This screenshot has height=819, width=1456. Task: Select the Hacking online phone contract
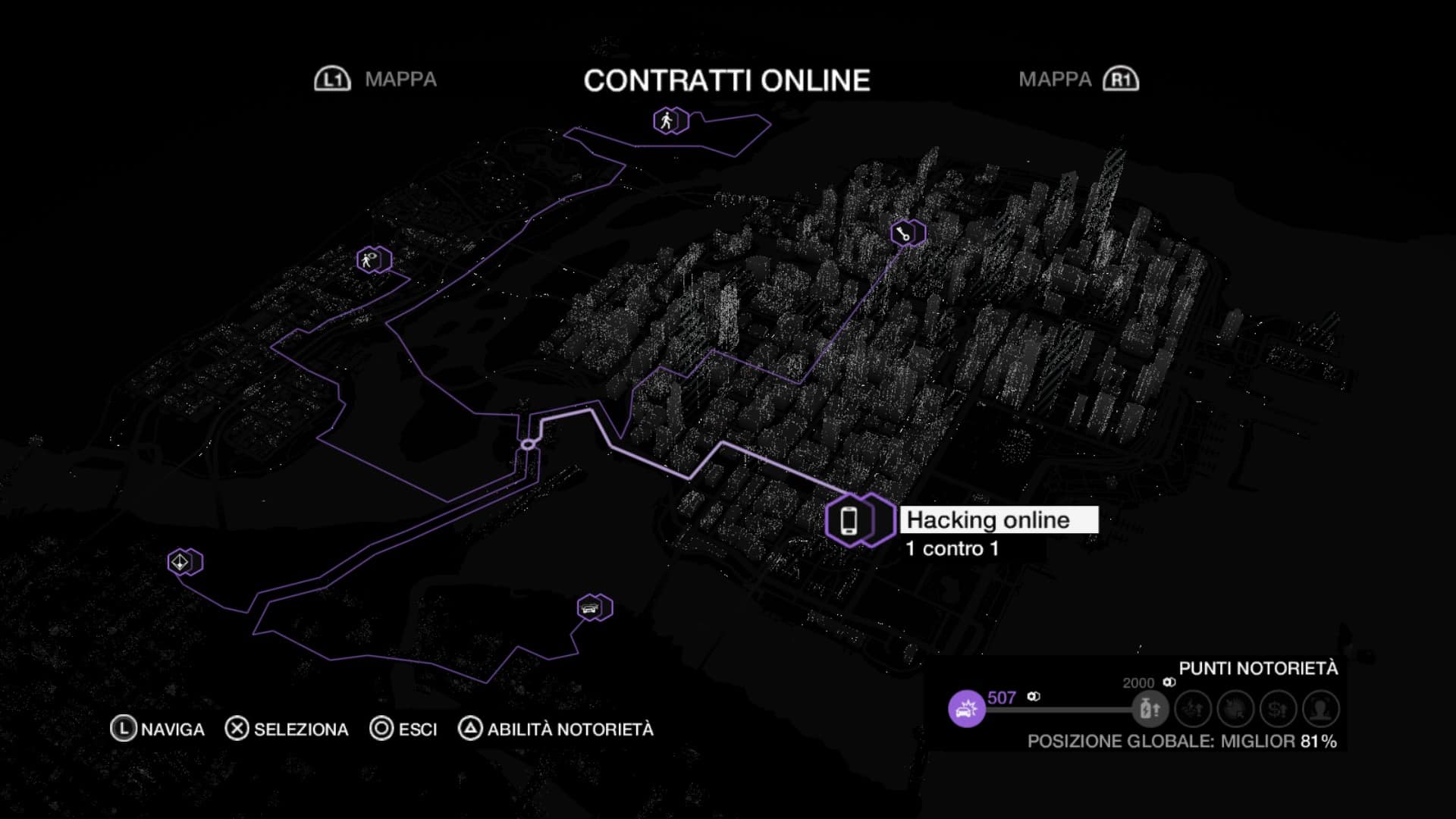click(x=849, y=520)
